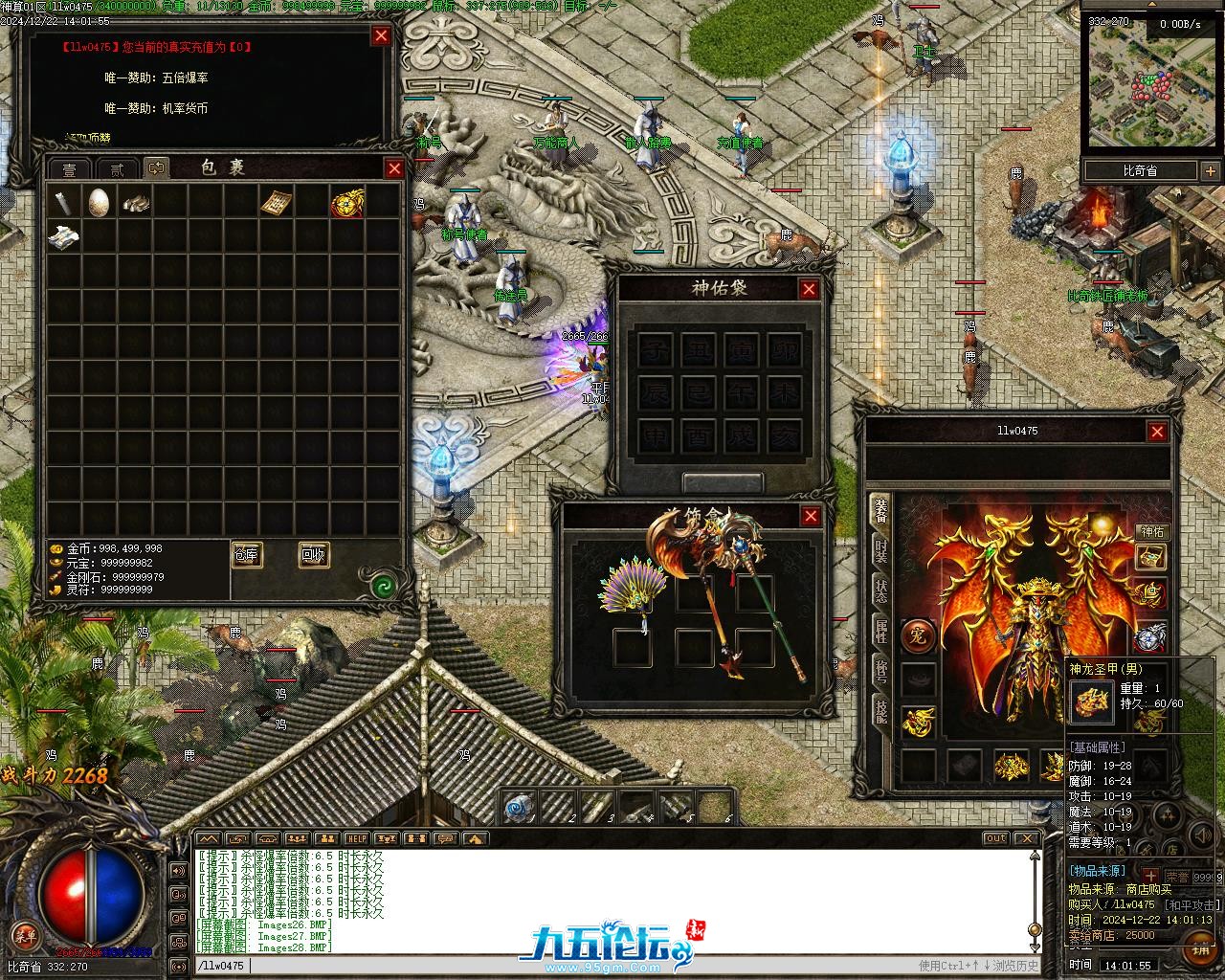Viewport: 1225px width, 980px height.
Task: Select the golden dragon emblem item in the bag
Action: coord(347,203)
